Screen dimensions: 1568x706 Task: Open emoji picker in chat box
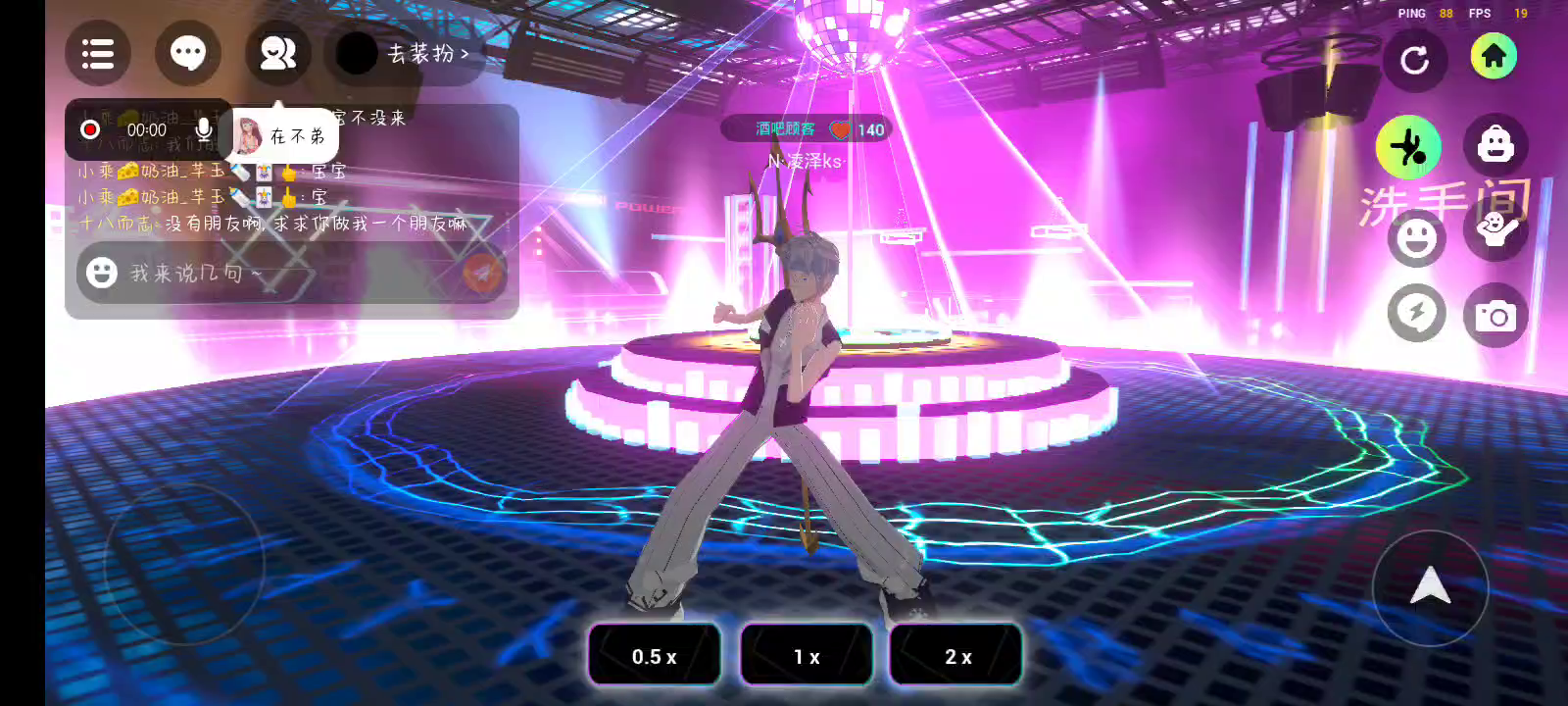[x=102, y=273]
